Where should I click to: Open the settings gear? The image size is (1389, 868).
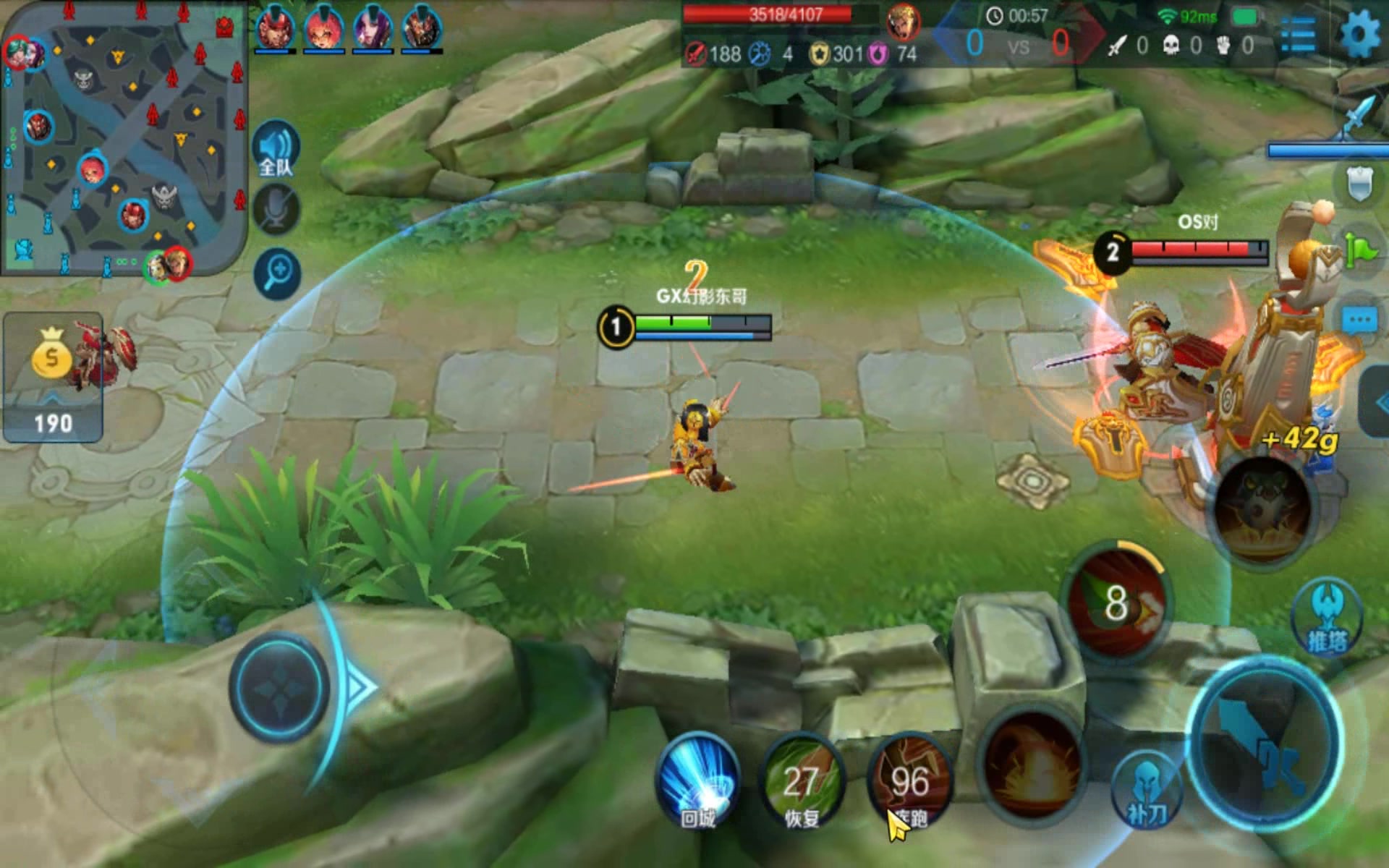1359,33
